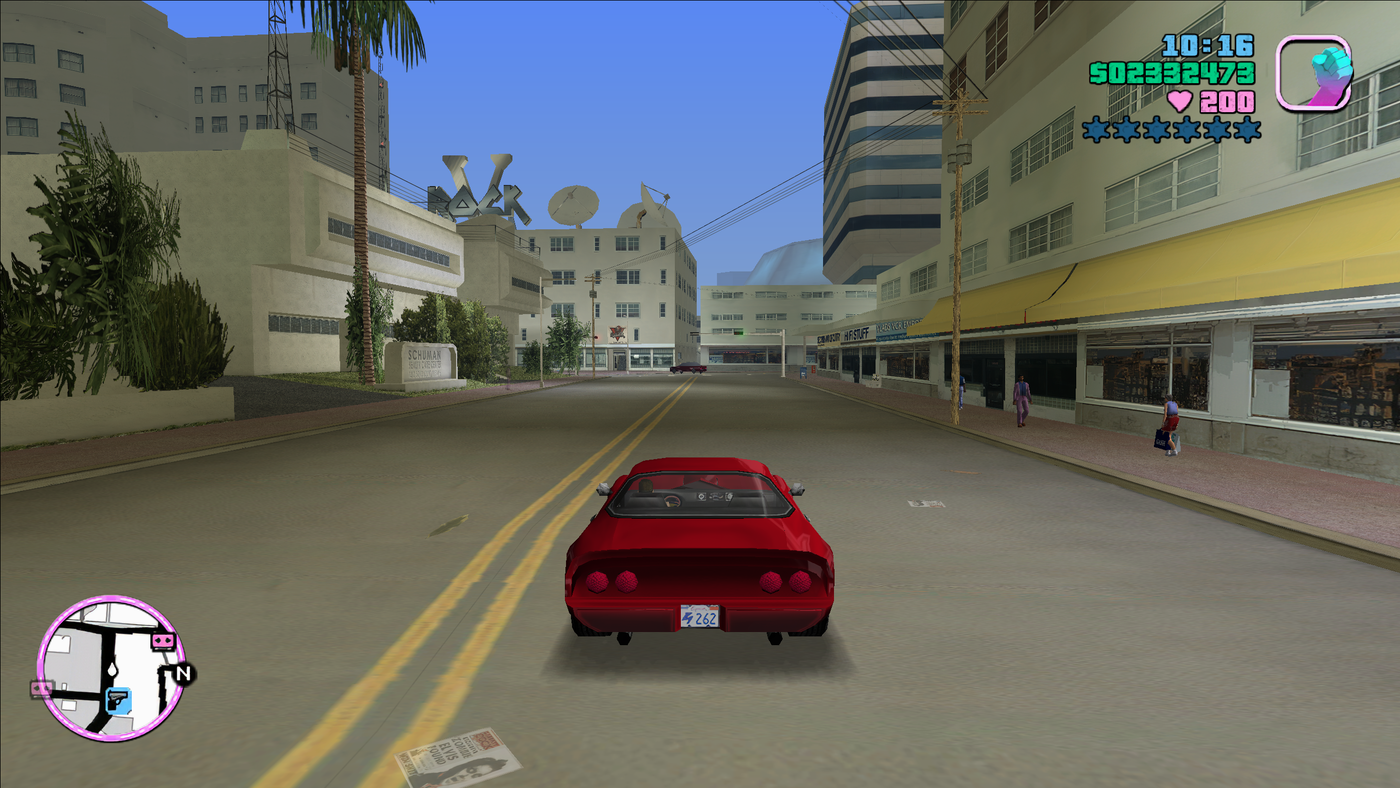The height and width of the screenshot is (788, 1400).
Task: Click the player arrow in the radar center
Action: (112, 669)
